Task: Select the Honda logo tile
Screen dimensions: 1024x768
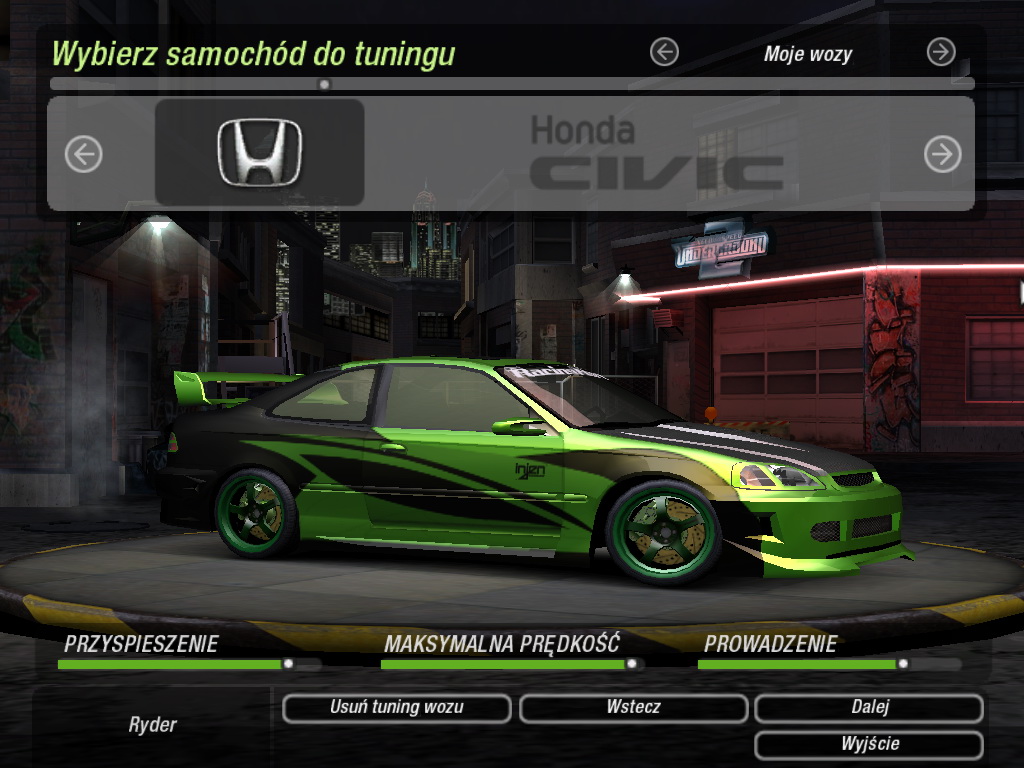Action: (x=259, y=152)
